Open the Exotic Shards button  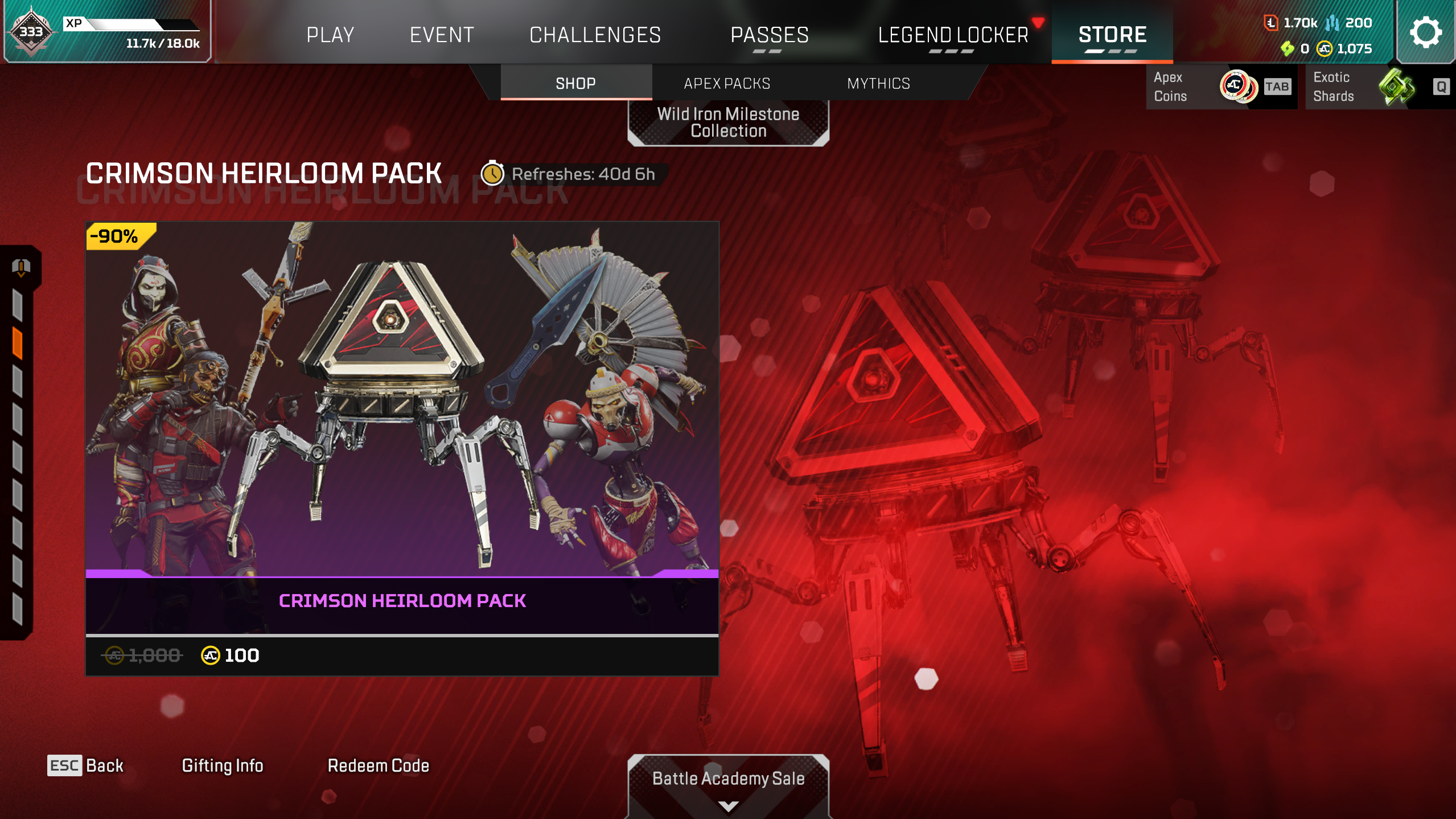tap(1377, 87)
